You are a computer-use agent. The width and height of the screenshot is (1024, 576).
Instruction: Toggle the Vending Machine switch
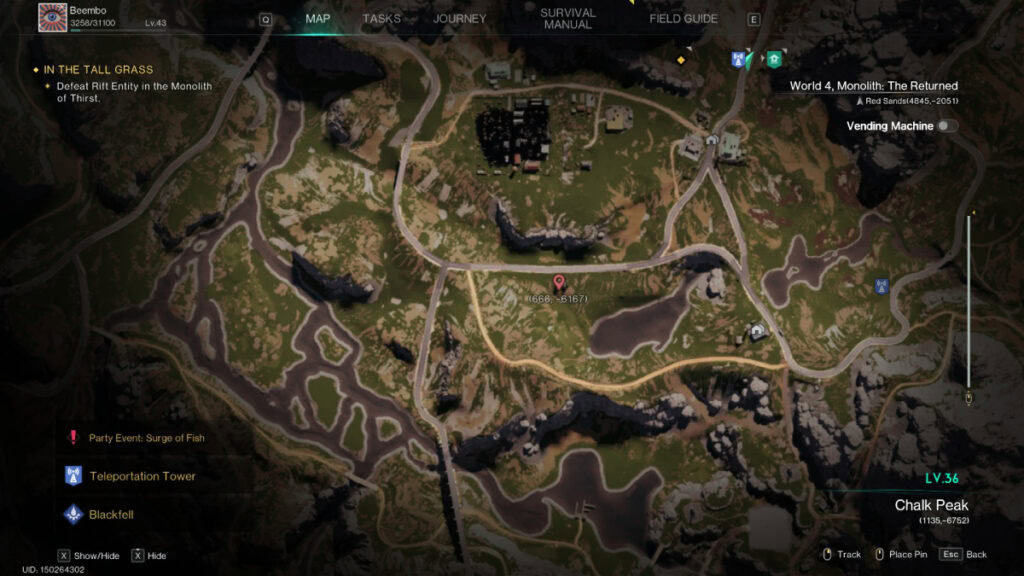(x=946, y=126)
